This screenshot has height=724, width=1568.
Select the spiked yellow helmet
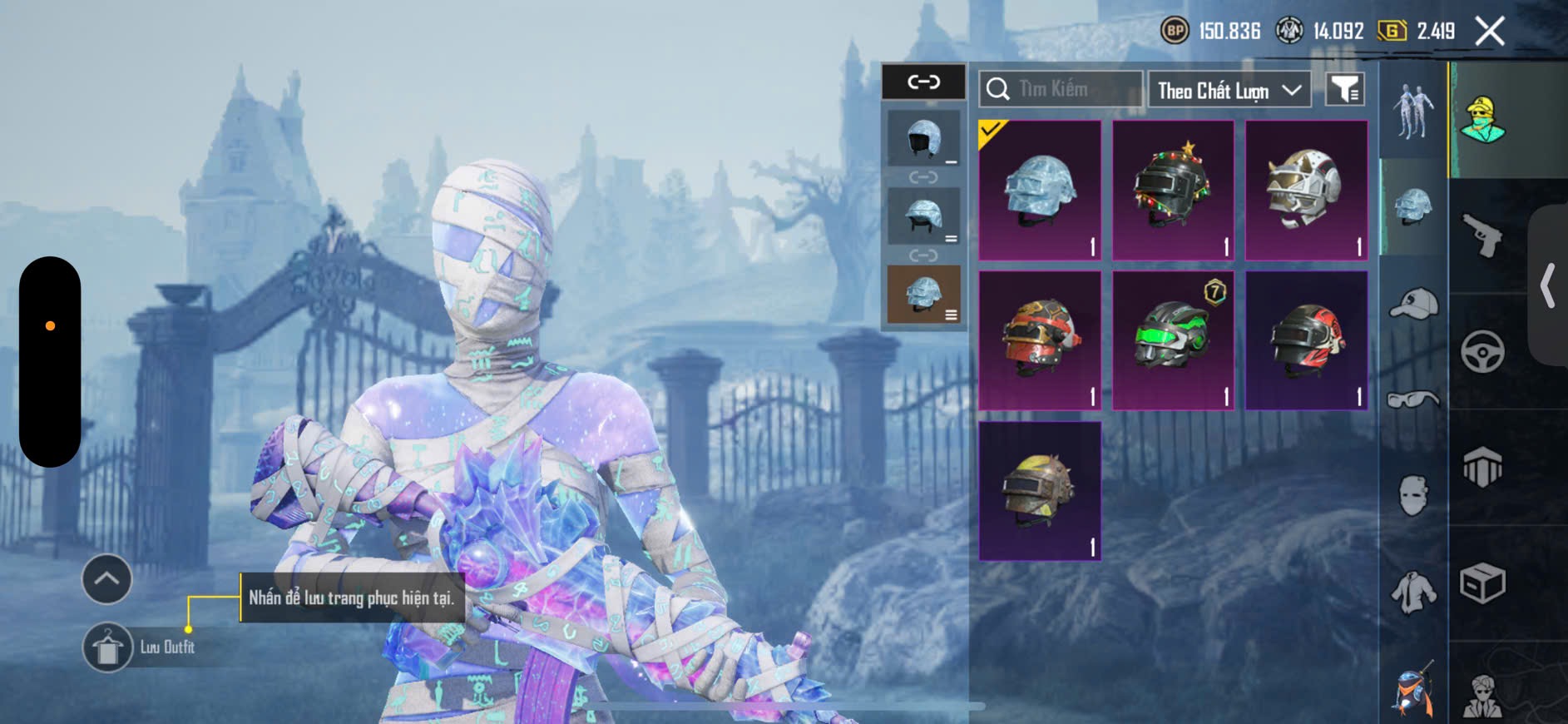coord(1040,490)
